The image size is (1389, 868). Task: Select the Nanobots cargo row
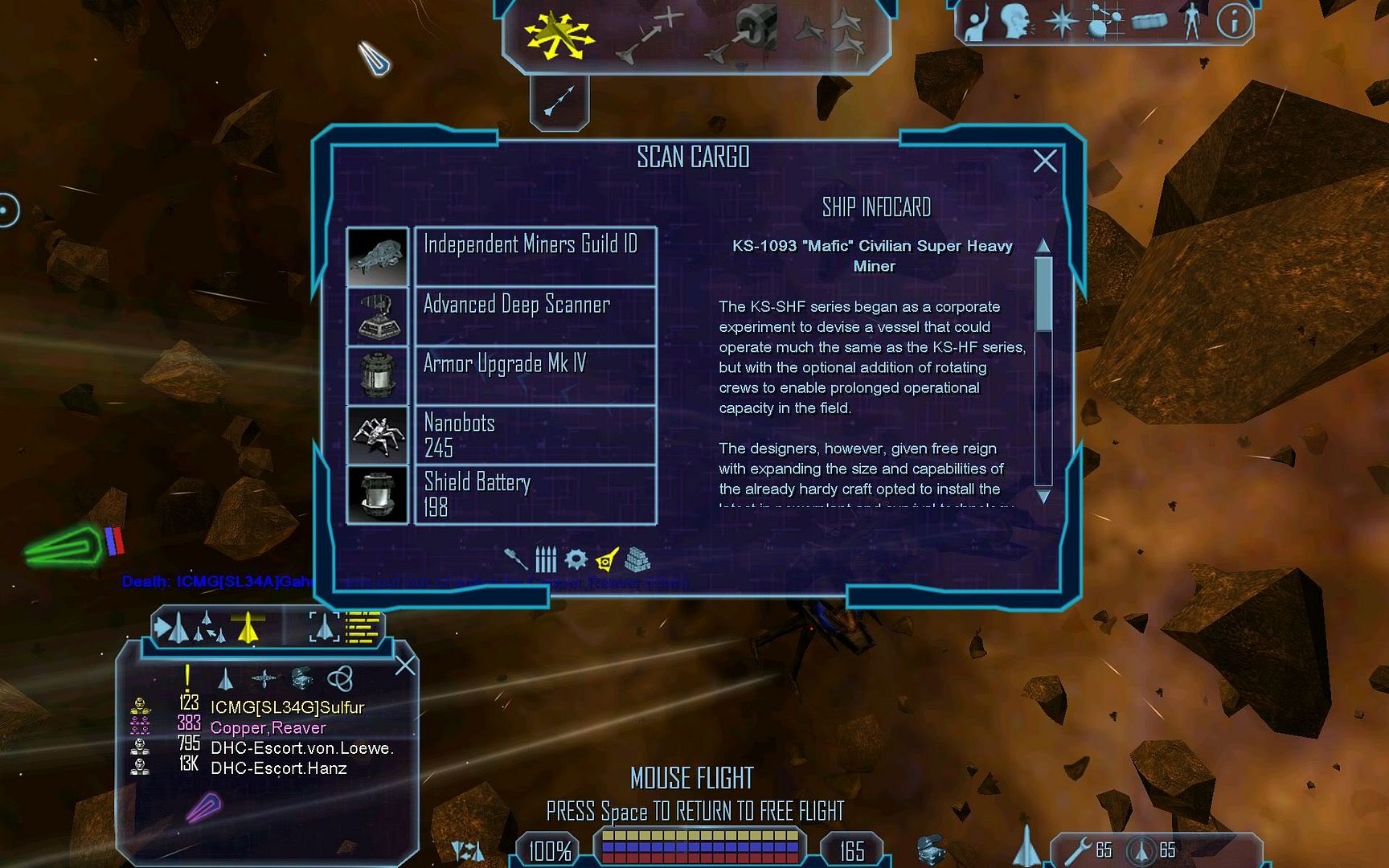pyautogui.click(x=535, y=435)
